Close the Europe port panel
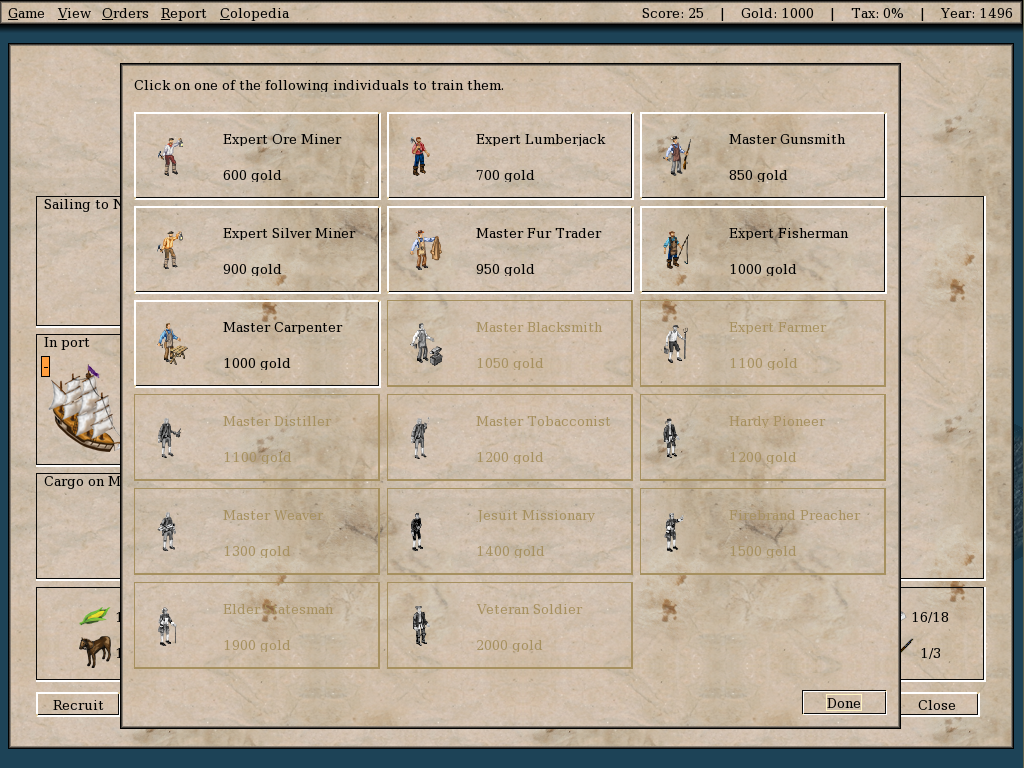Image resolution: width=1024 pixels, height=768 pixels. click(x=936, y=705)
